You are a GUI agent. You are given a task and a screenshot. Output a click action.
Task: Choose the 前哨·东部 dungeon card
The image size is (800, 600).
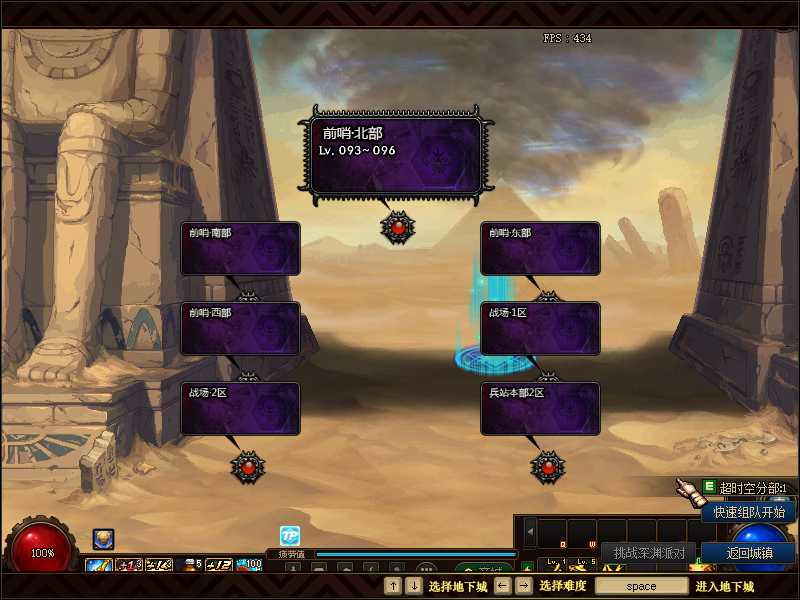coord(540,248)
